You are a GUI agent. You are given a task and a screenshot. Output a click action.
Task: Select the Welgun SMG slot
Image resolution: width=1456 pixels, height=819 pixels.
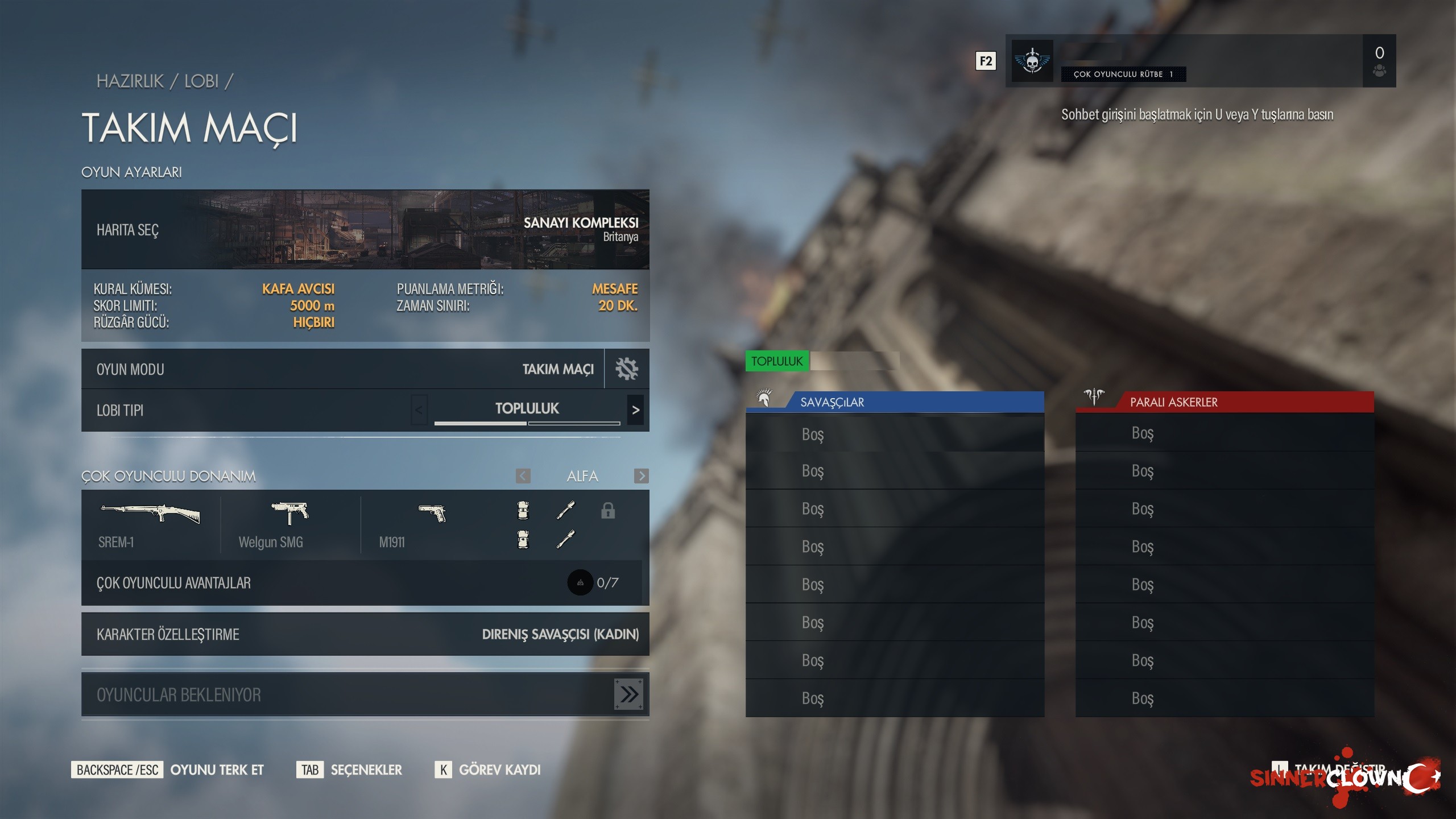290,524
